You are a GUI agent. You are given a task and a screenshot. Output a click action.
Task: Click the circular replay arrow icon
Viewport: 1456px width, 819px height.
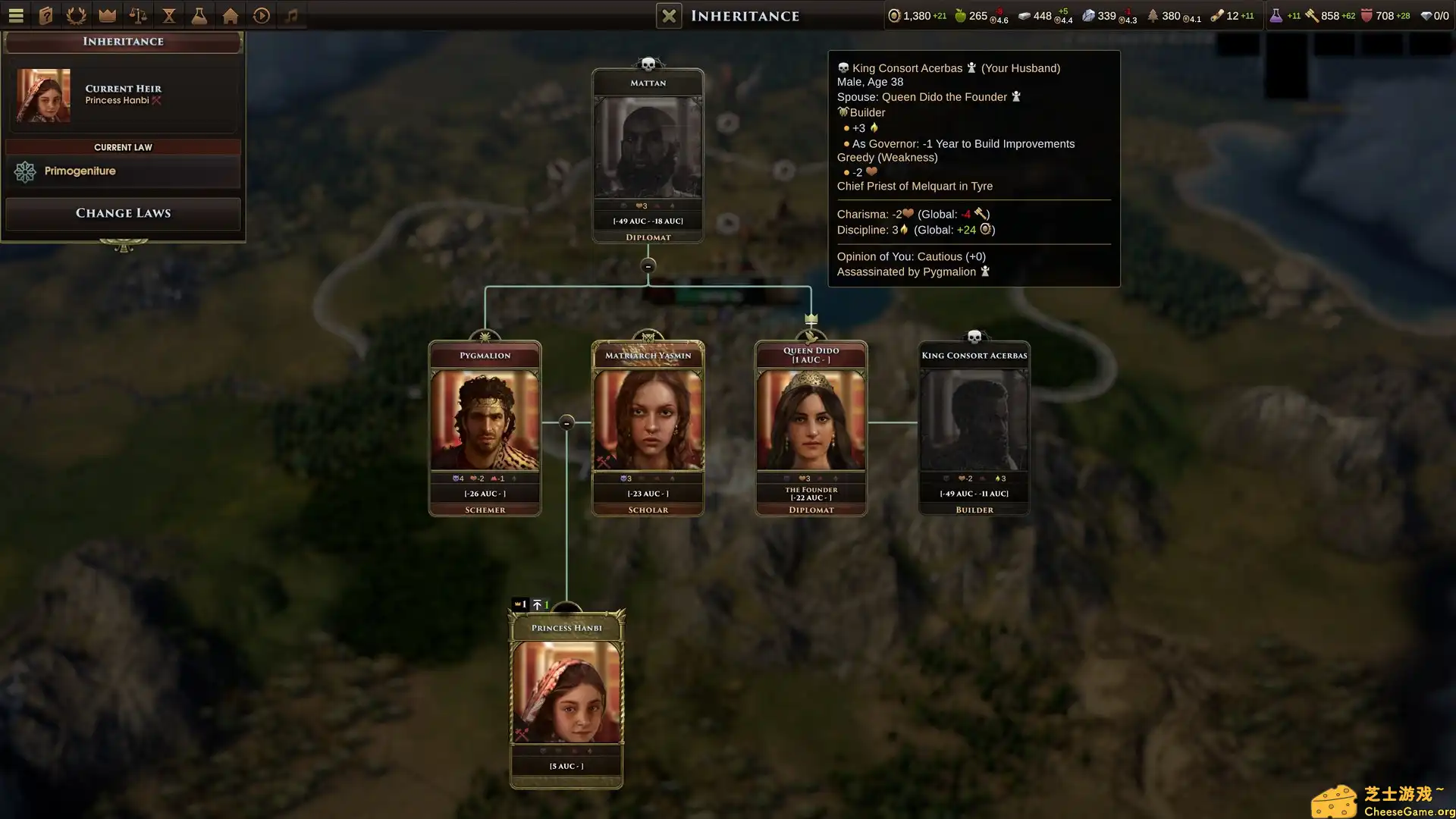[x=262, y=15]
